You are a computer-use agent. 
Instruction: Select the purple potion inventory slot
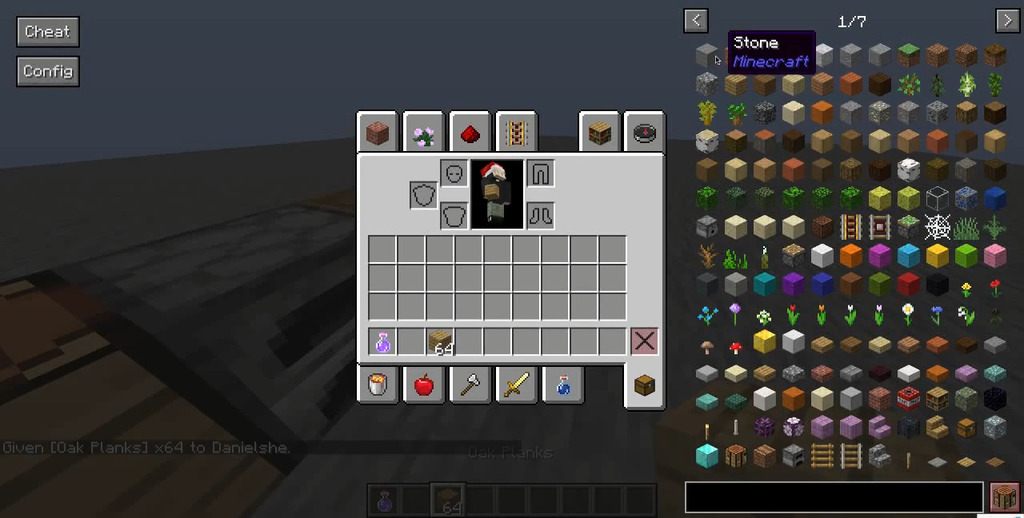383,341
